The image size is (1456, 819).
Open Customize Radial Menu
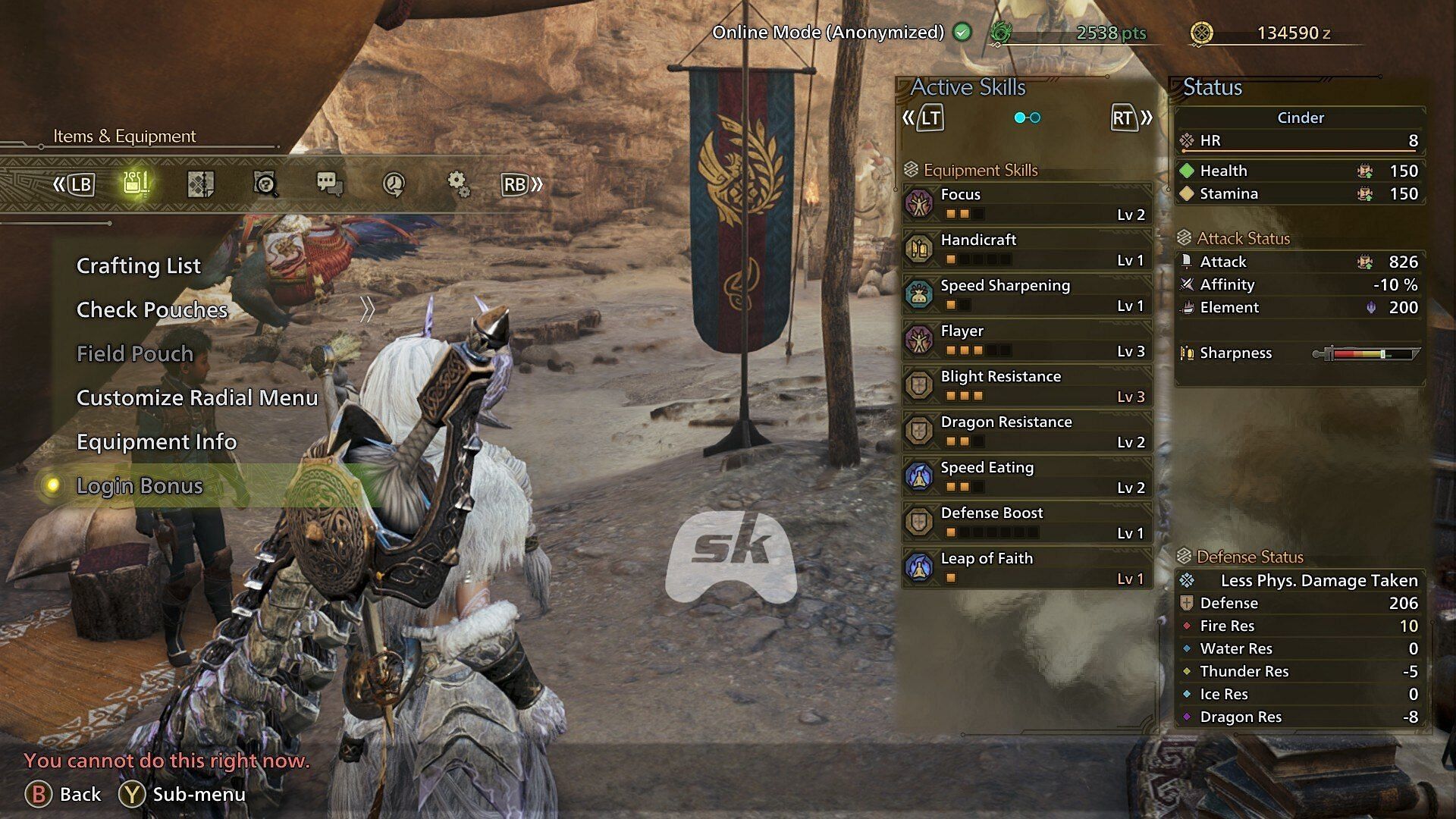click(197, 398)
